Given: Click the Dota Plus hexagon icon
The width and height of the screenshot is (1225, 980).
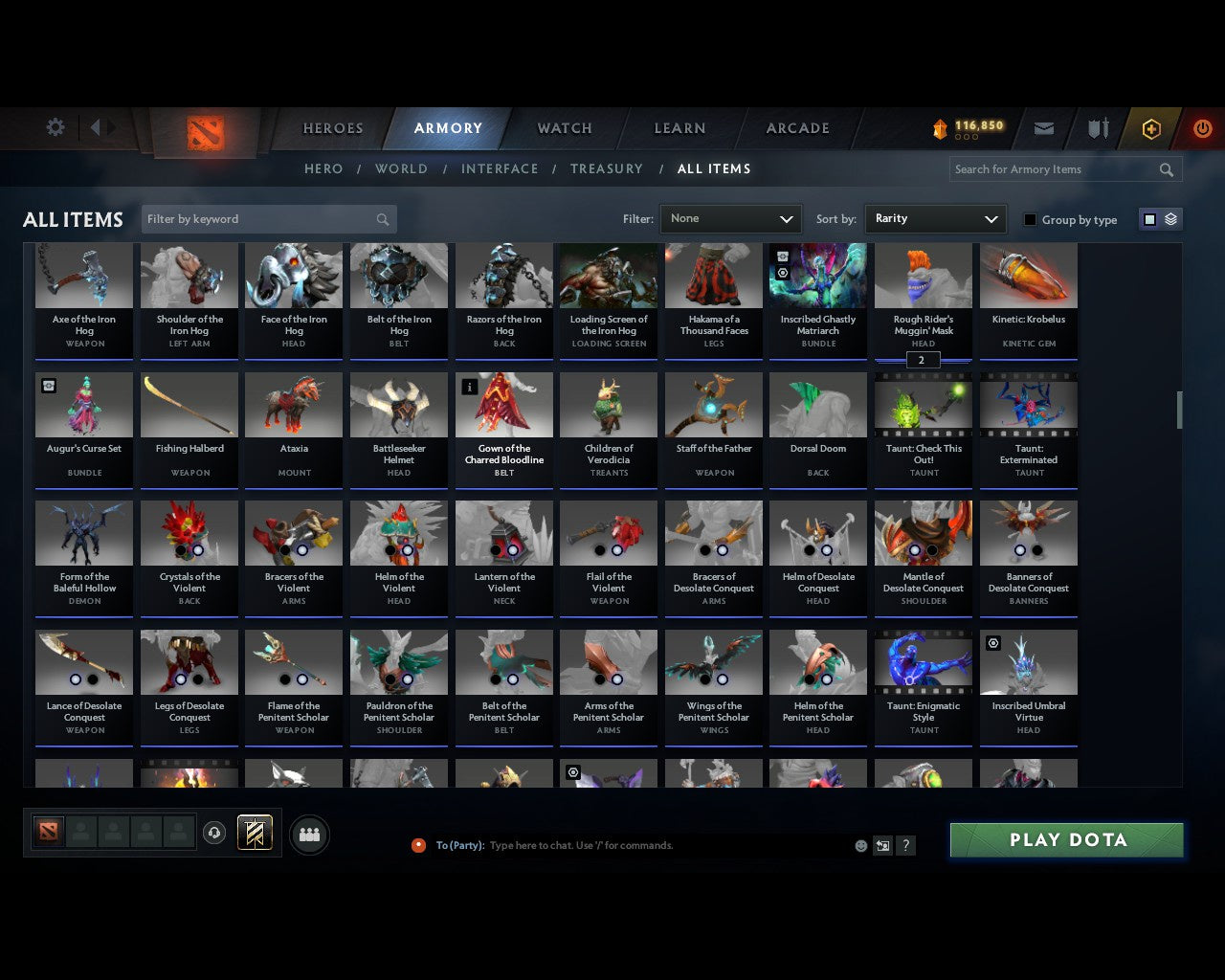Looking at the screenshot, I should (x=1151, y=128).
